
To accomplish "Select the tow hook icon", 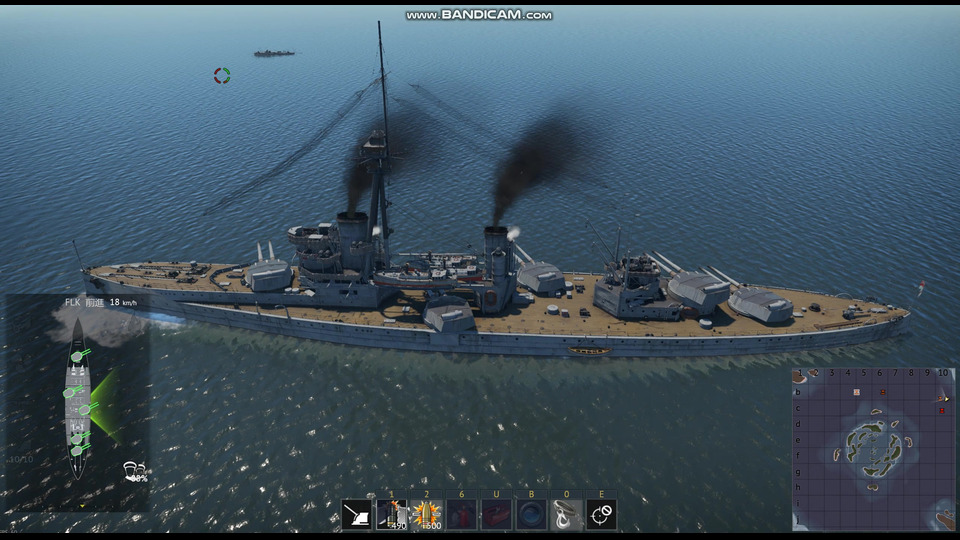I will pyautogui.click(x=566, y=515).
